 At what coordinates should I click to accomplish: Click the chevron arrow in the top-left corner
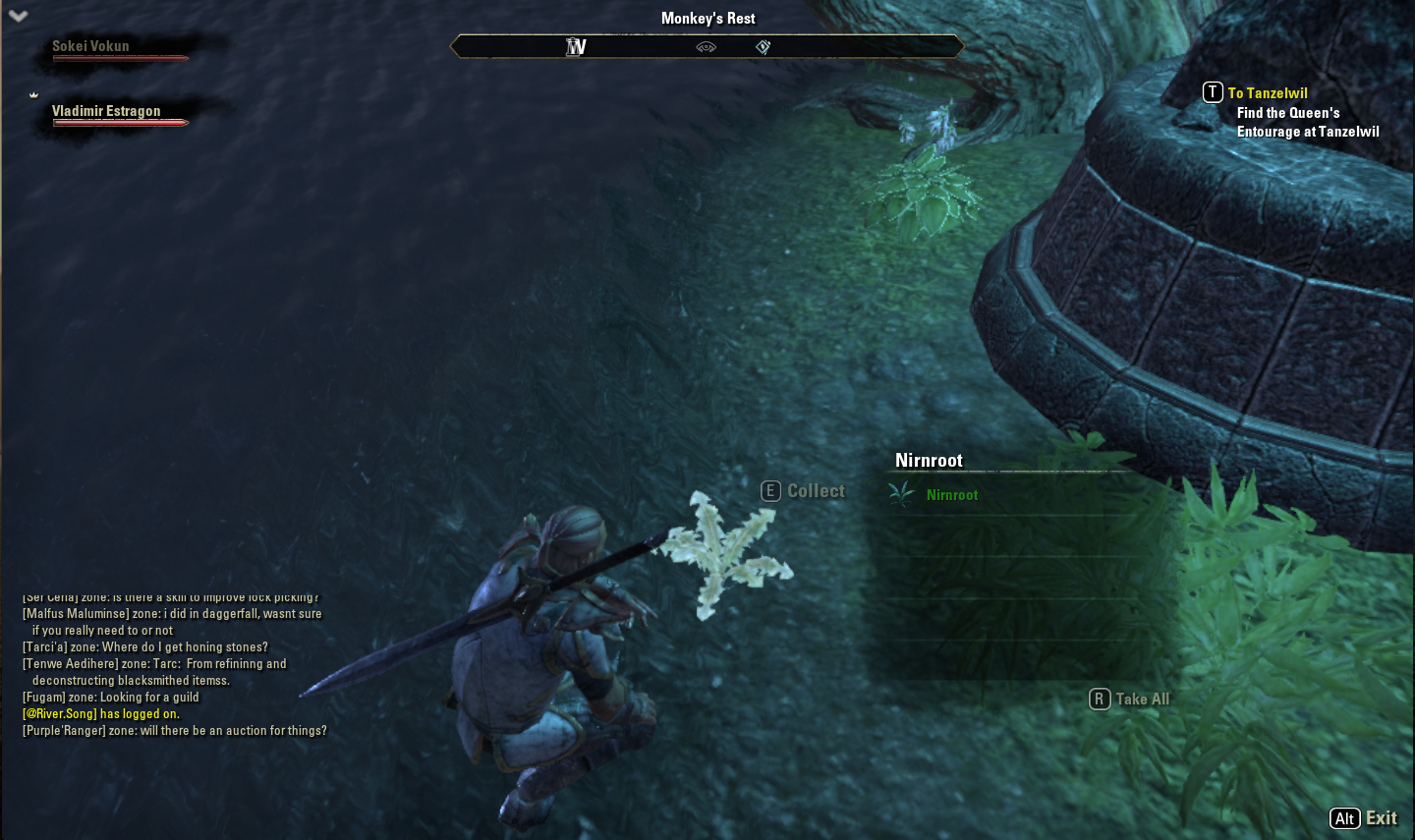click(18, 16)
